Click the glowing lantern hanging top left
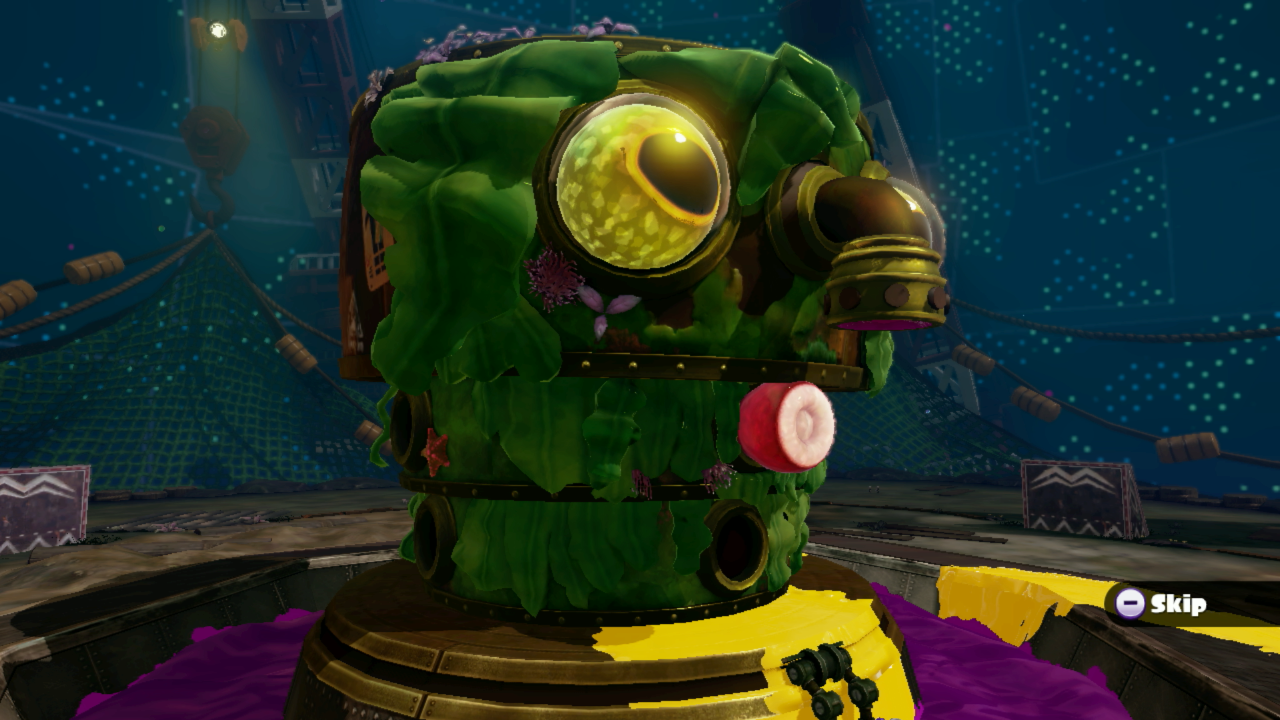 click(x=218, y=30)
